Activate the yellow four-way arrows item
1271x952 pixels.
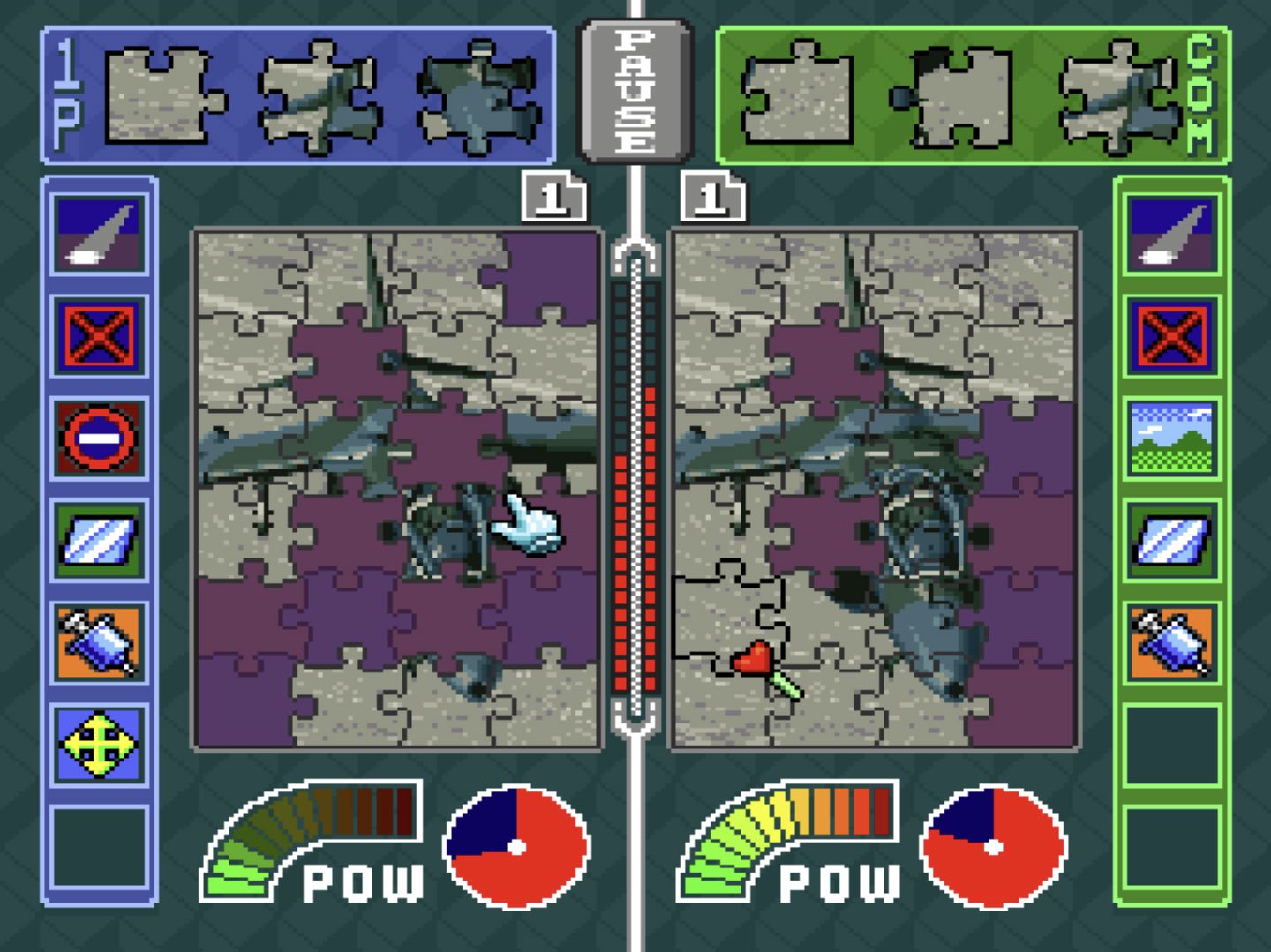point(99,744)
